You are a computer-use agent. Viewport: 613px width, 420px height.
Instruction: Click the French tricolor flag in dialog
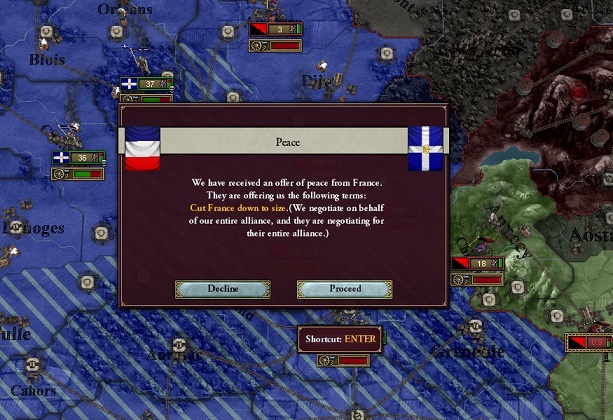point(142,150)
